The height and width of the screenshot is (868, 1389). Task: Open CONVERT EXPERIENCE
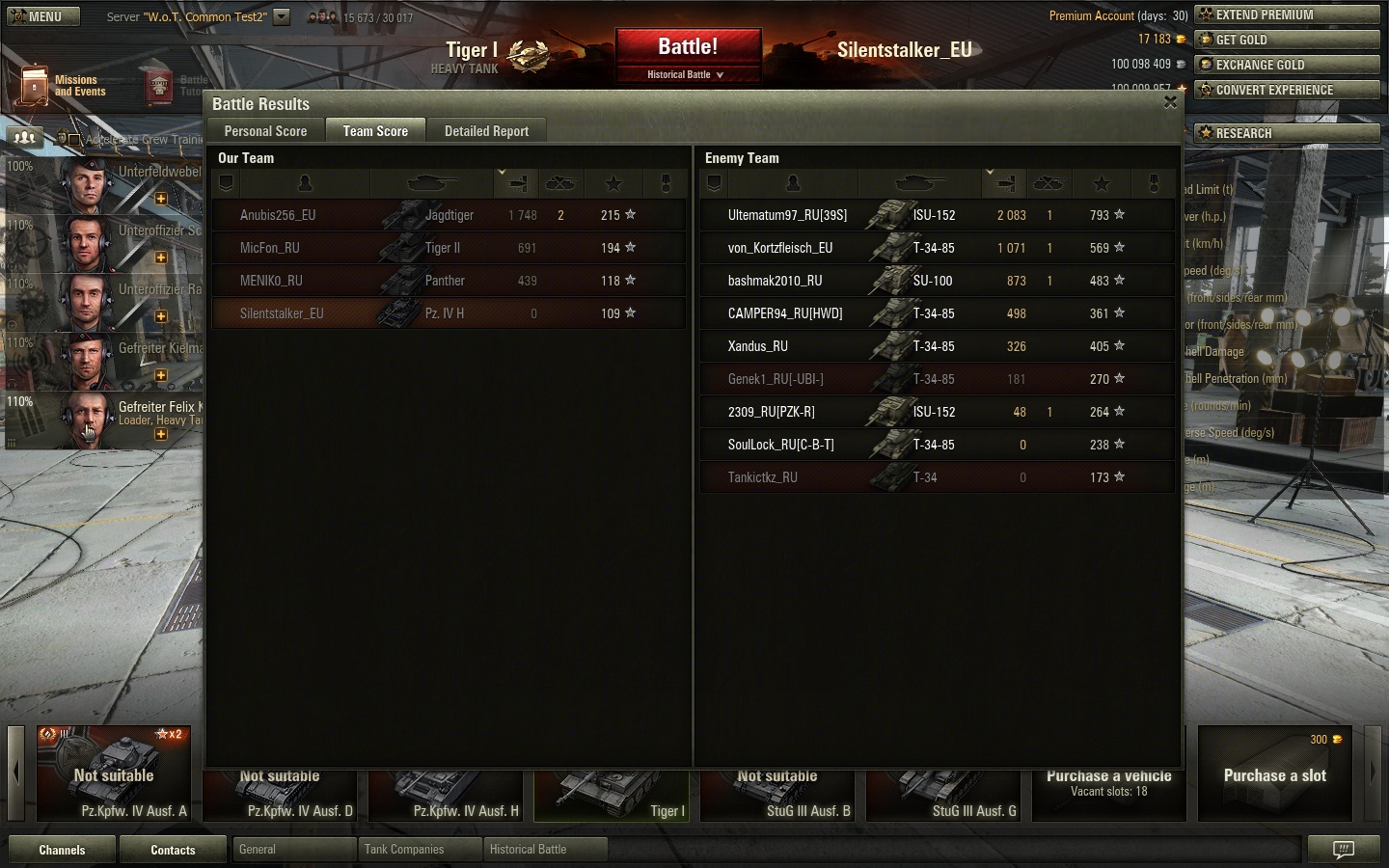pos(1288,90)
